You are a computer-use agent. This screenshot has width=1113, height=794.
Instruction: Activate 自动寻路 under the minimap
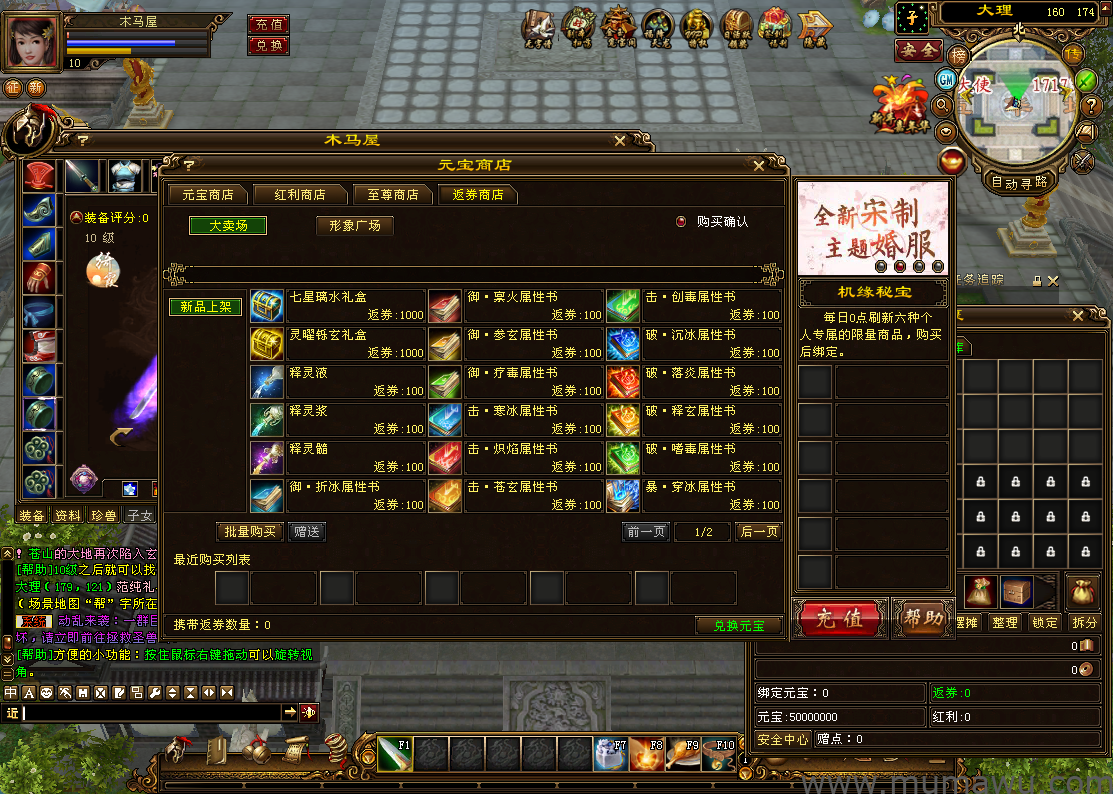tap(1019, 183)
